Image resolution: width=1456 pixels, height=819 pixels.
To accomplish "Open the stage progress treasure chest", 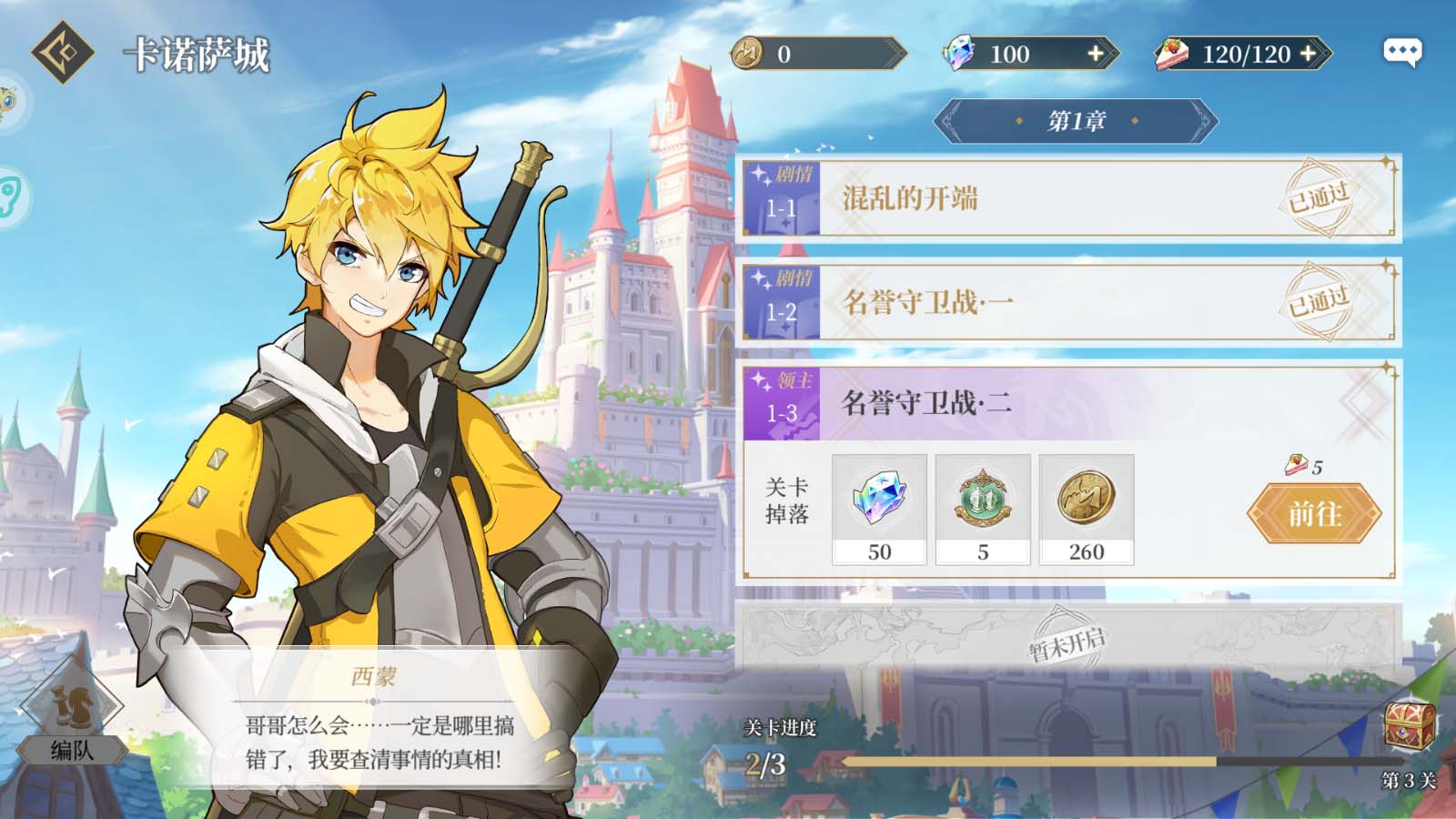I will pos(1409,726).
